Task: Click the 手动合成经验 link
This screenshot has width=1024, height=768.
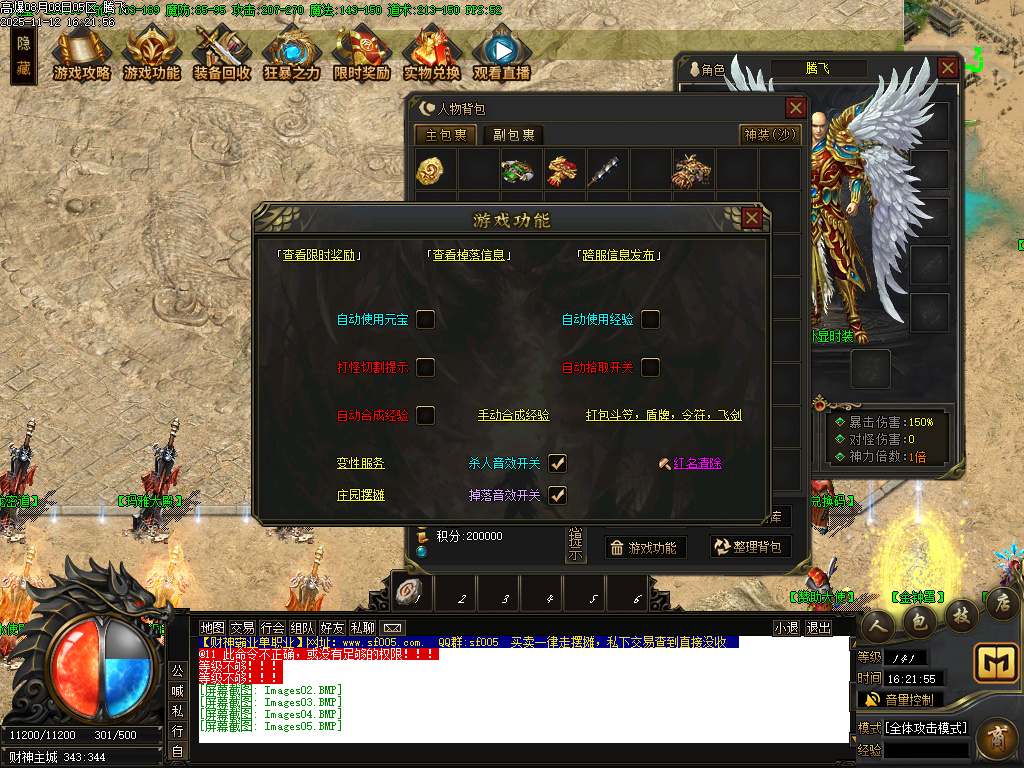Action: pyautogui.click(x=513, y=415)
